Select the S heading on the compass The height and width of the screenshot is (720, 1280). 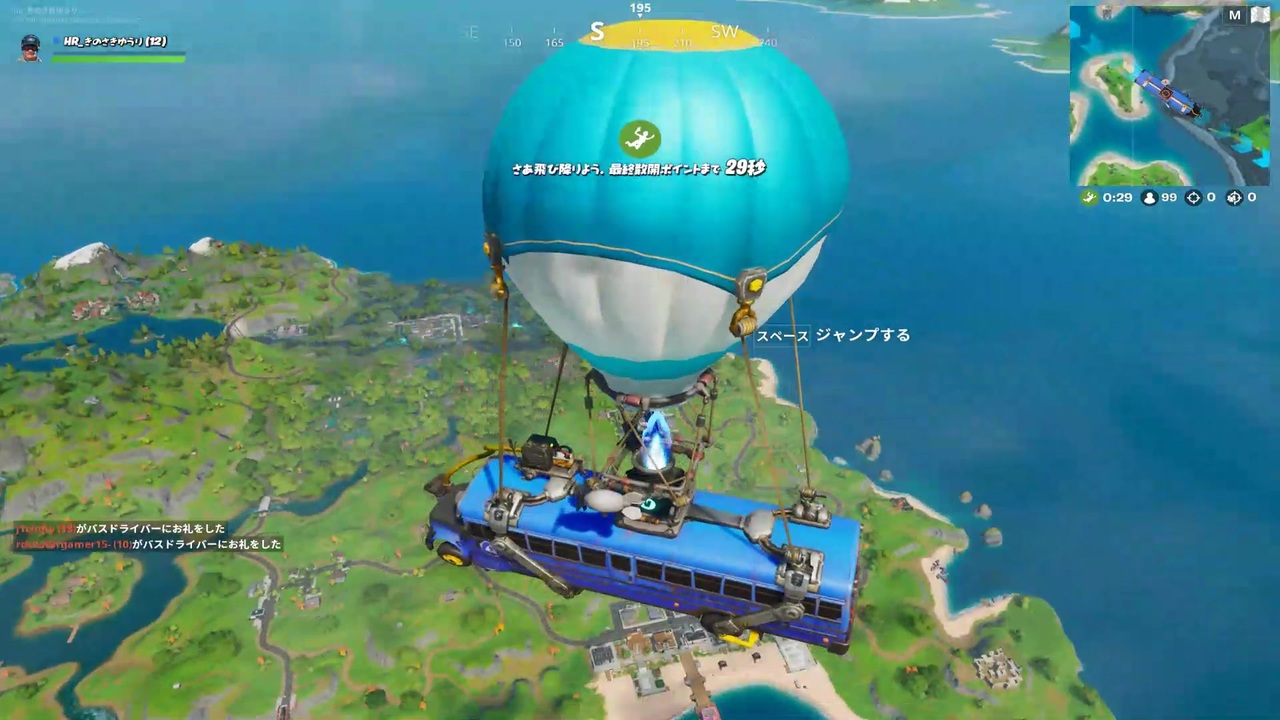(597, 32)
